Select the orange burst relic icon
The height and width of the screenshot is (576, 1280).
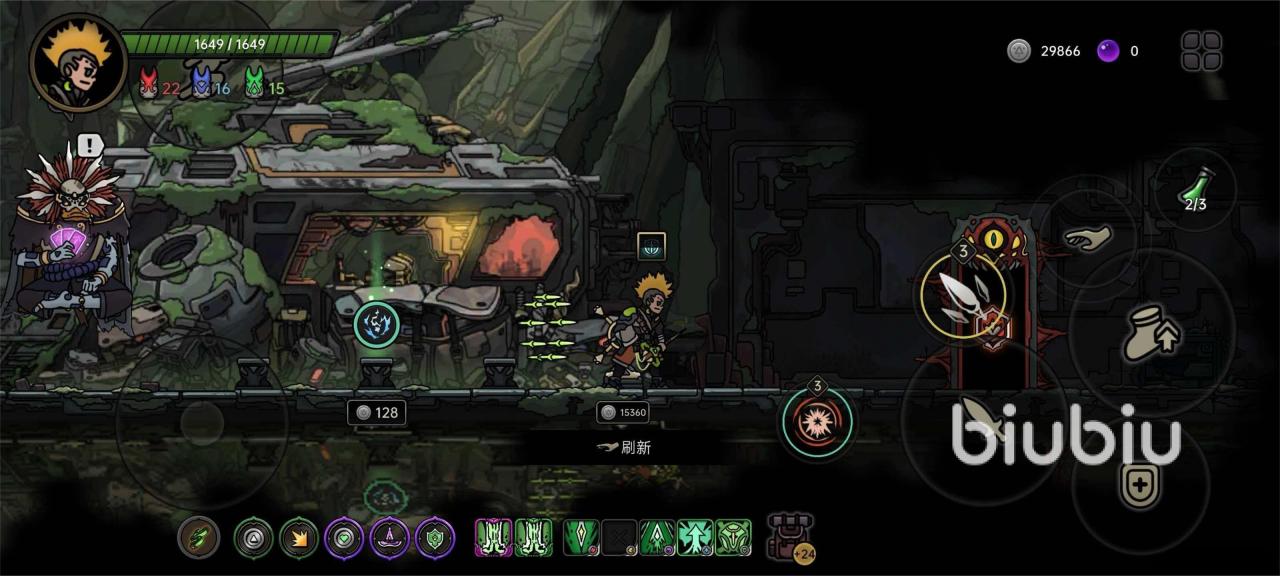[298, 538]
